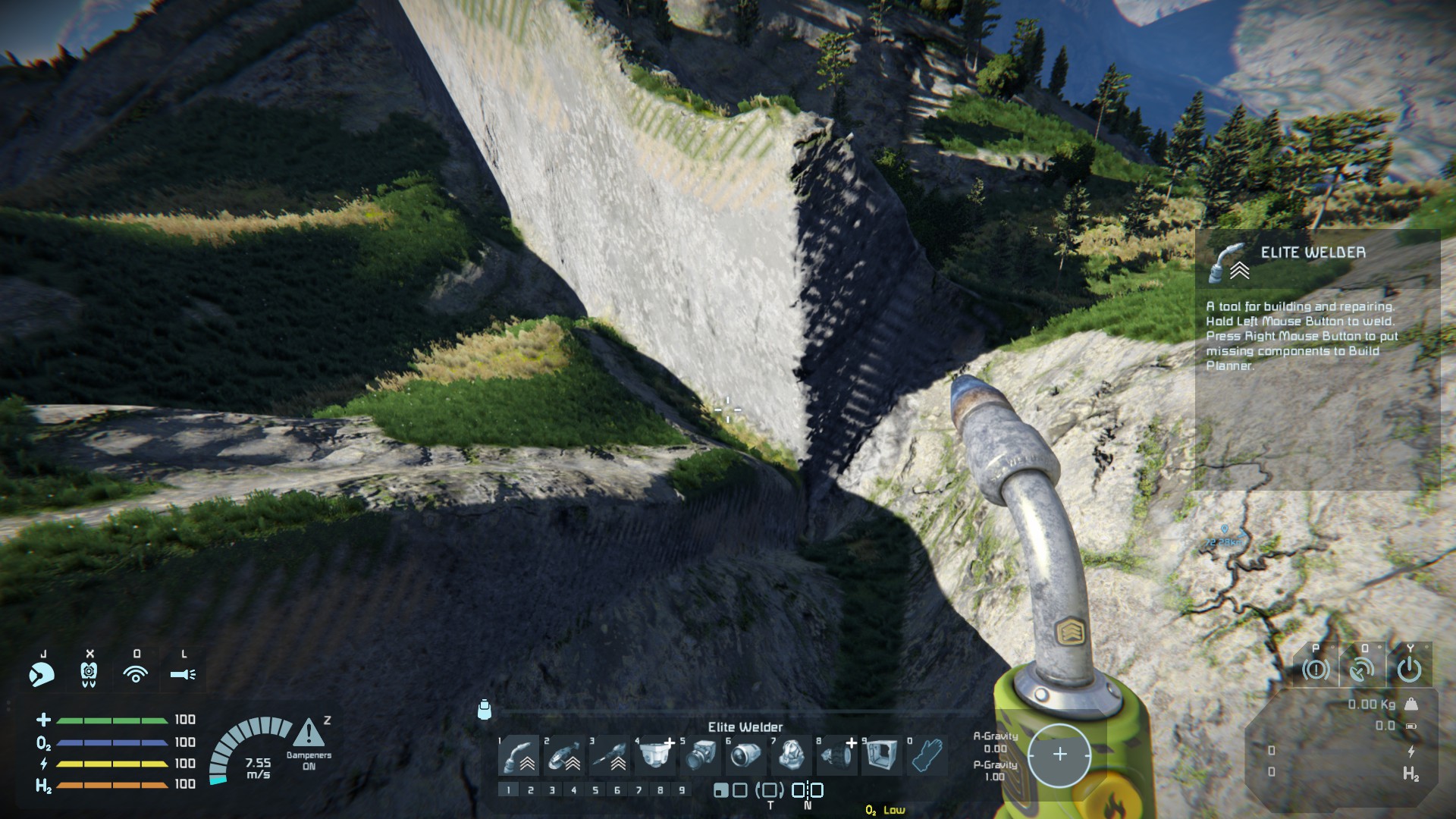This screenshot has width=1456, height=819.
Task: Select the wheel block hotbar slot
Action: 838,755
